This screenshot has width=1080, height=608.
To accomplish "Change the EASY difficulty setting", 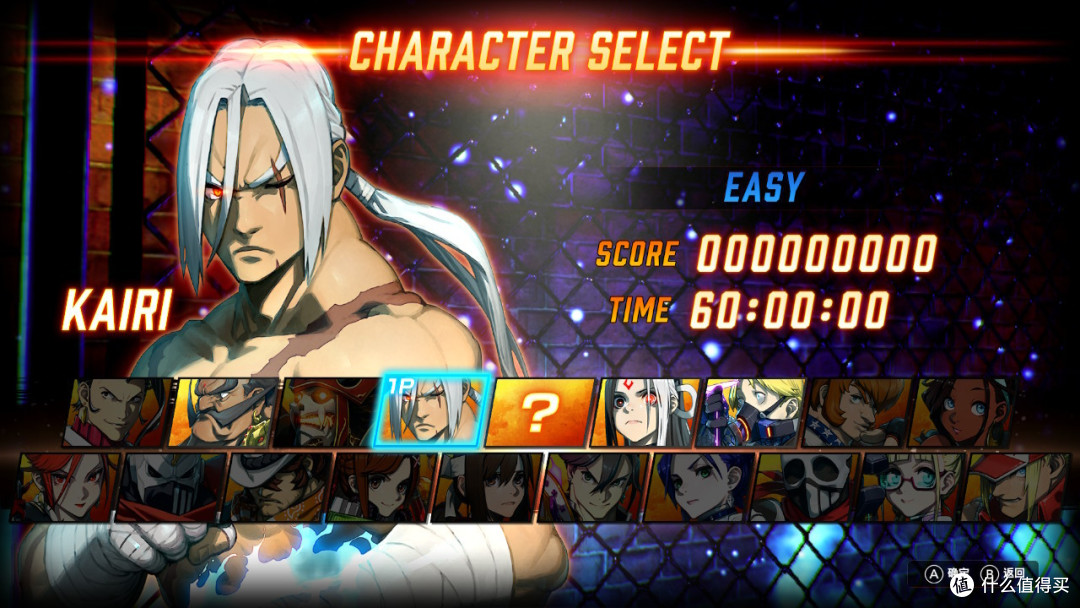I will pos(763,188).
